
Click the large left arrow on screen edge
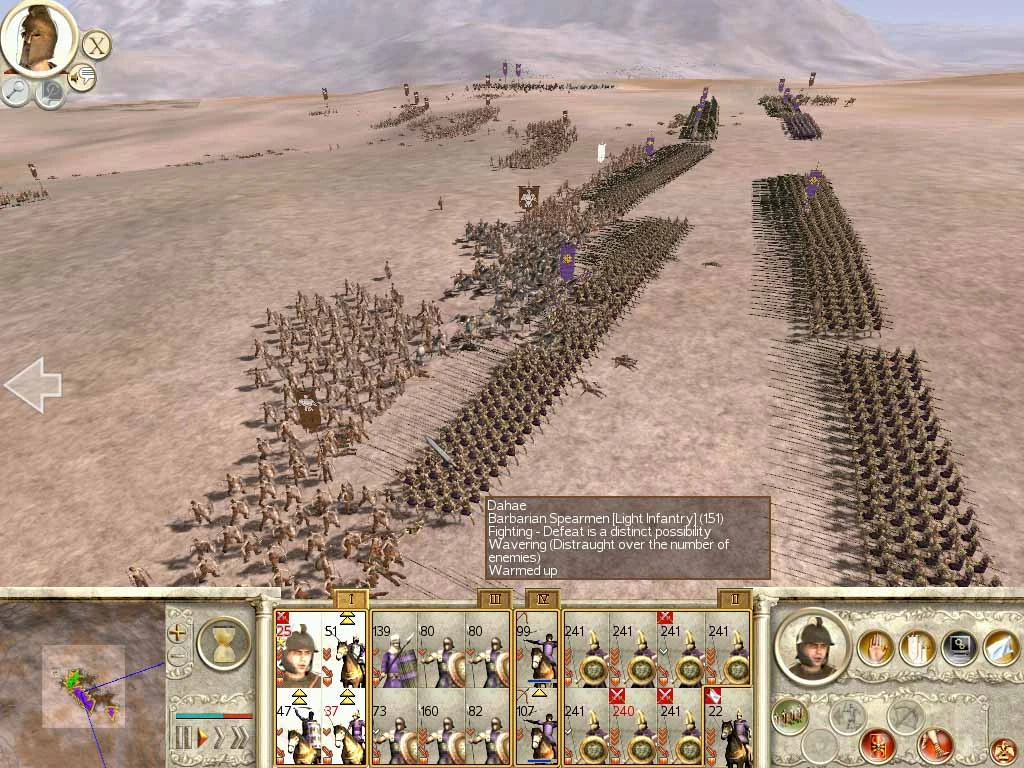pyautogui.click(x=32, y=384)
